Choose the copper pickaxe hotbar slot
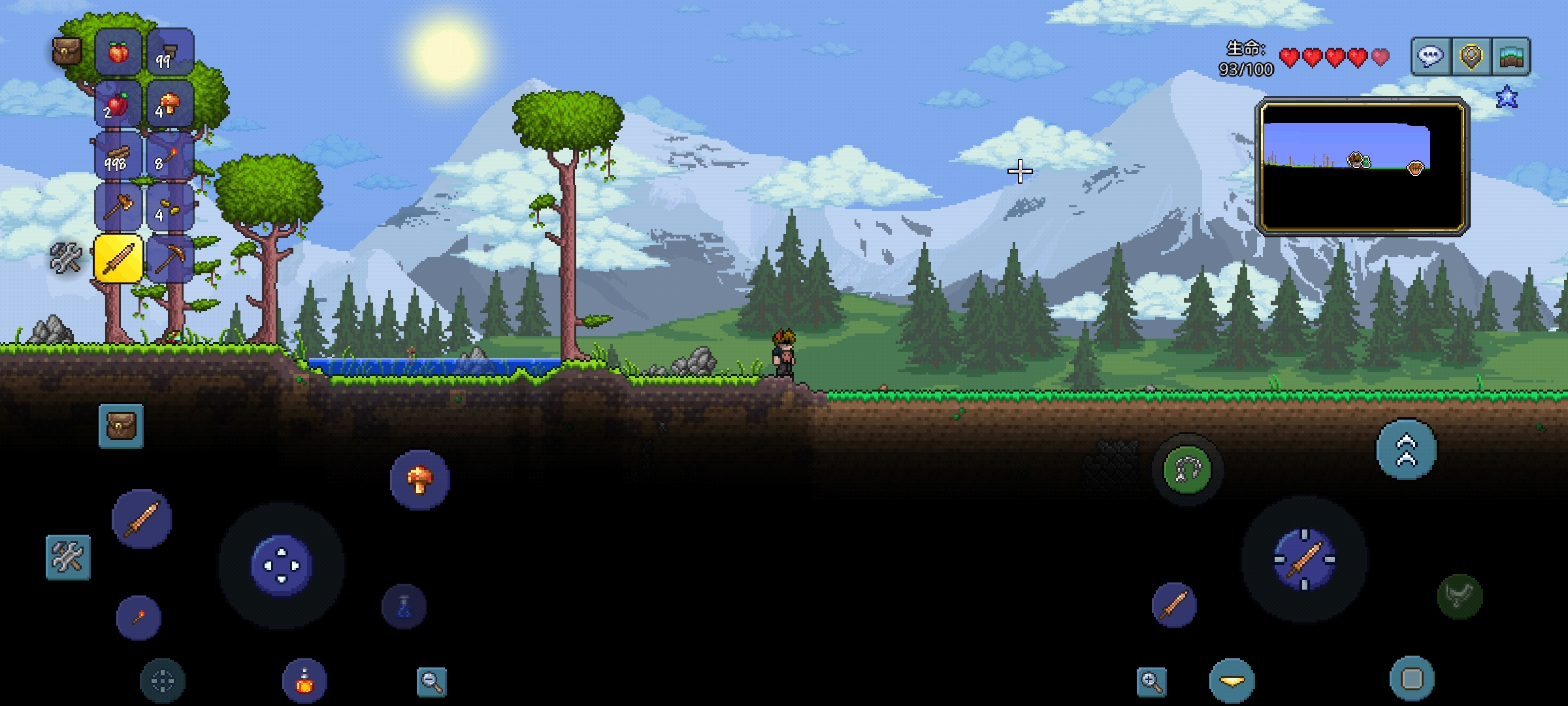 pyautogui.click(x=170, y=259)
